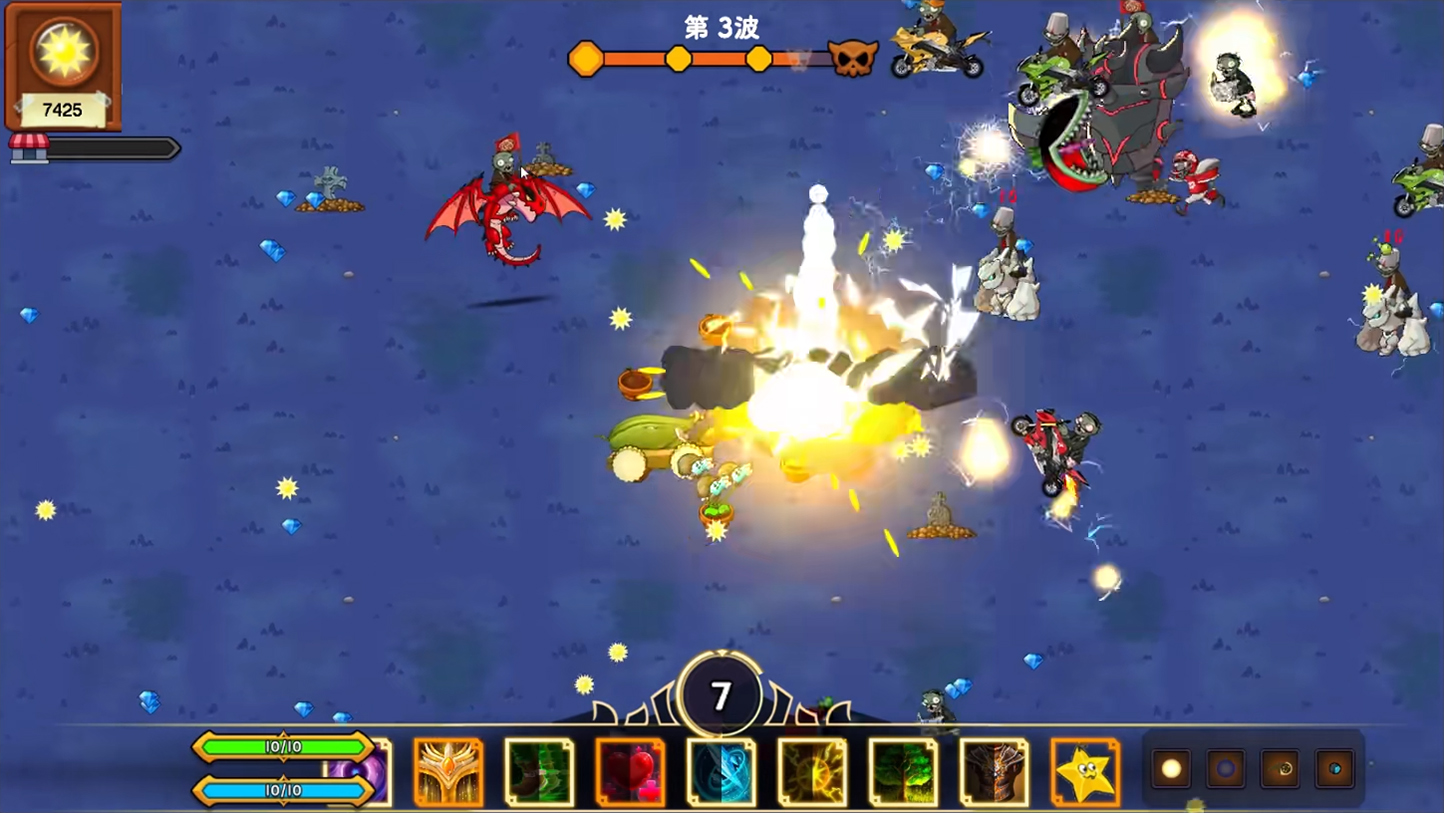This screenshot has width=1444, height=813.
Task: Select the green tree skill card
Action: pyautogui.click(x=903, y=771)
